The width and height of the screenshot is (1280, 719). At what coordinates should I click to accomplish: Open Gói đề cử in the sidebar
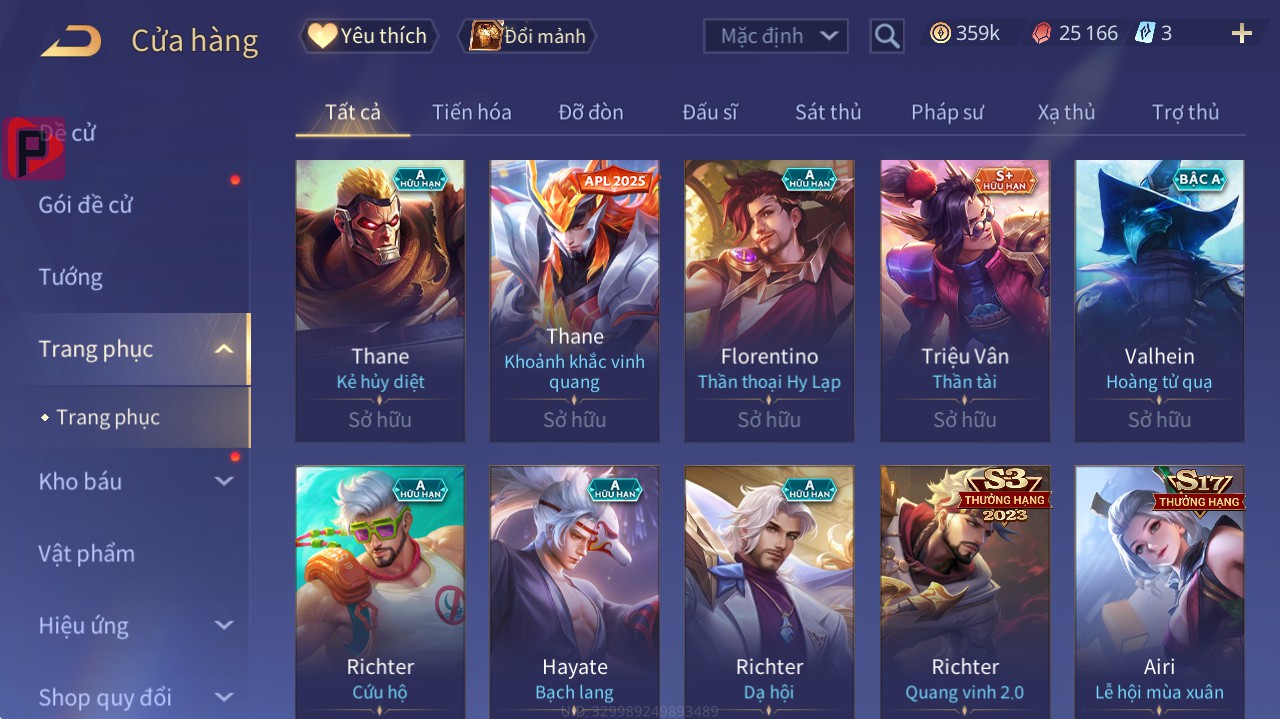click(86, 205)
